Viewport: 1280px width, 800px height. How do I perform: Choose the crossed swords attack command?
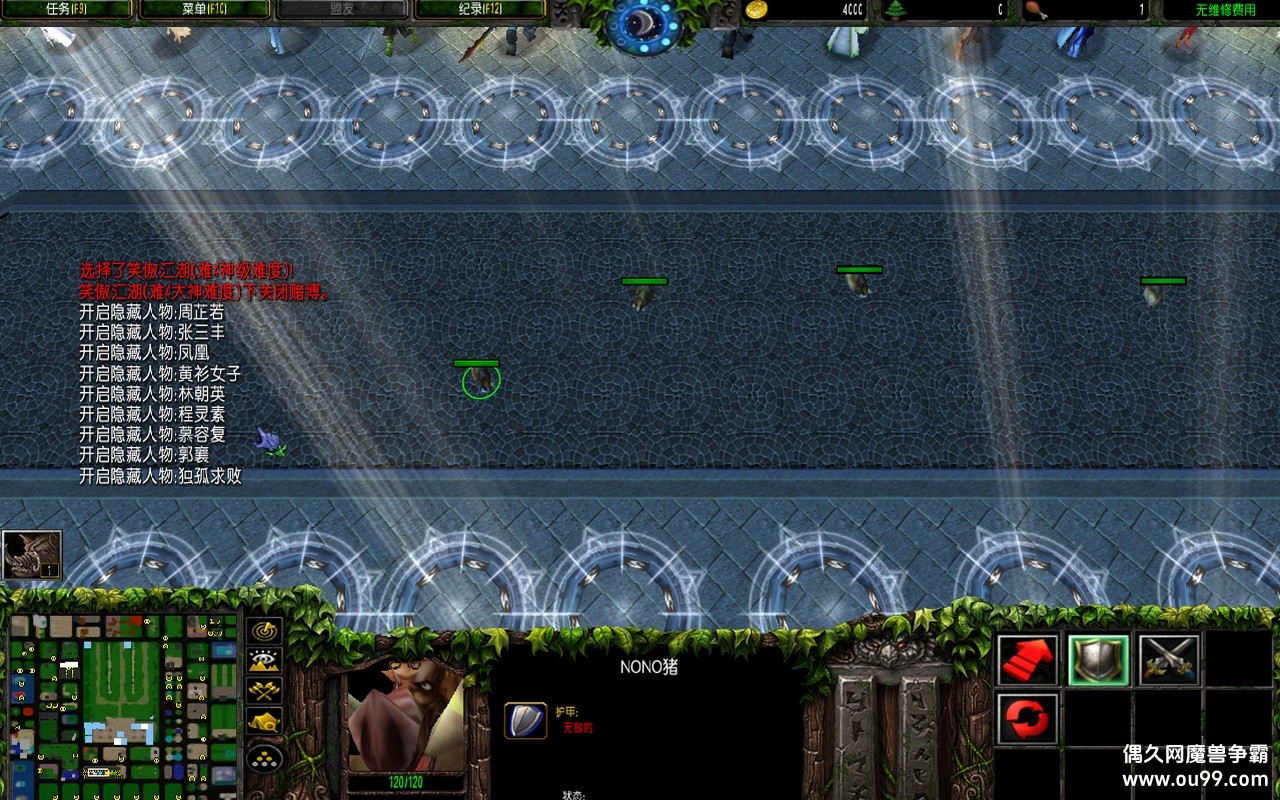(x=1168, y=661)
